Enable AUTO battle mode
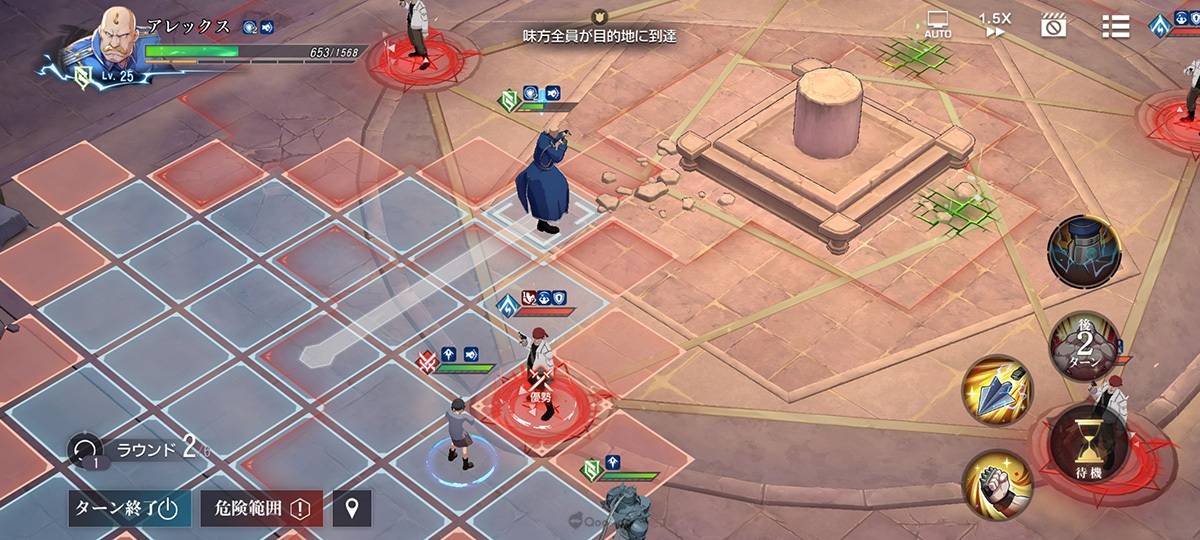Image resolution: width=1200 pixels, height=540 pixels. click(938, 25)
